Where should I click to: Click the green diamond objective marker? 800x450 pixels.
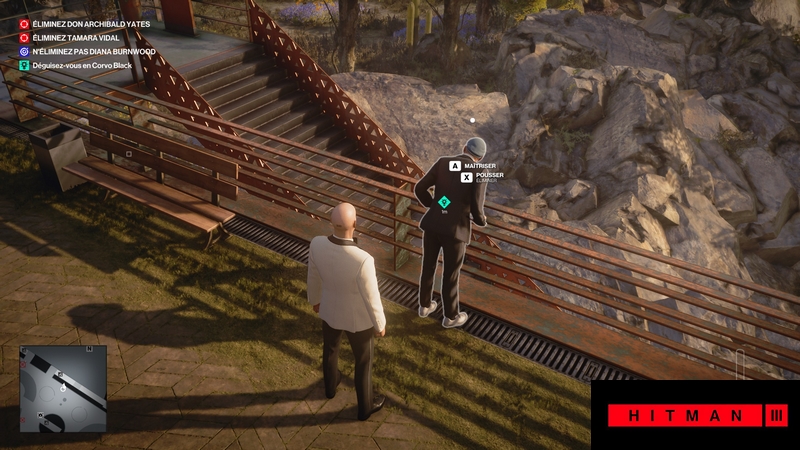[x=444, y=202]
